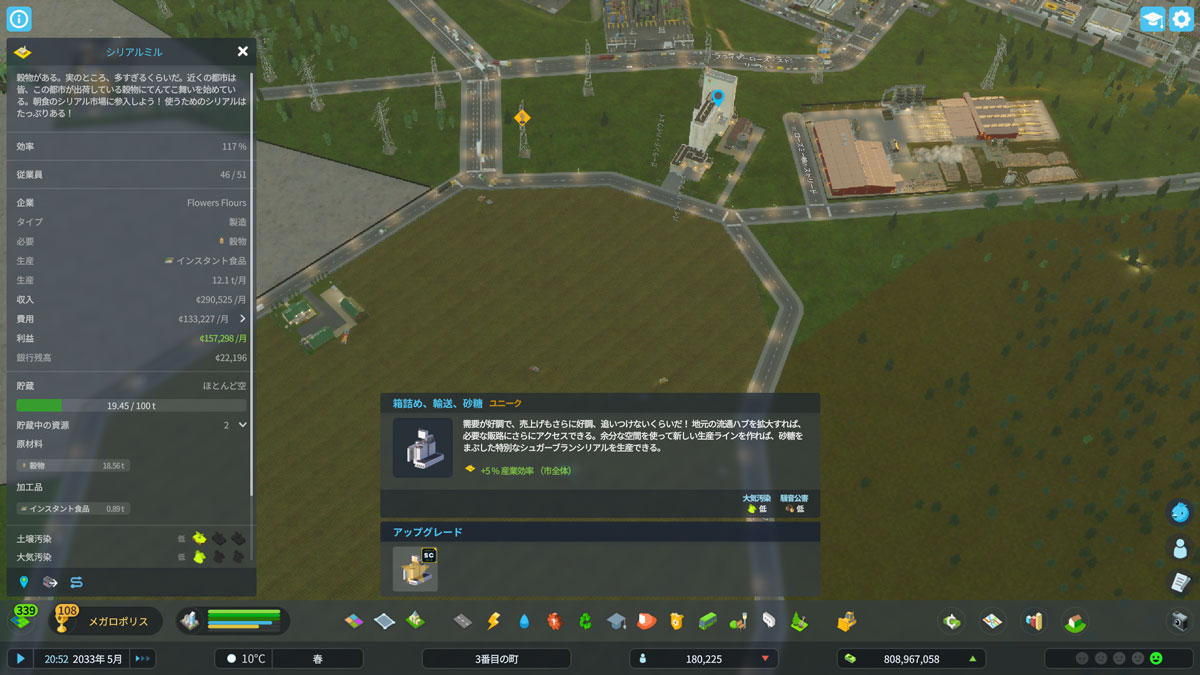Open the roads toolbar menu

click(462, 621)
